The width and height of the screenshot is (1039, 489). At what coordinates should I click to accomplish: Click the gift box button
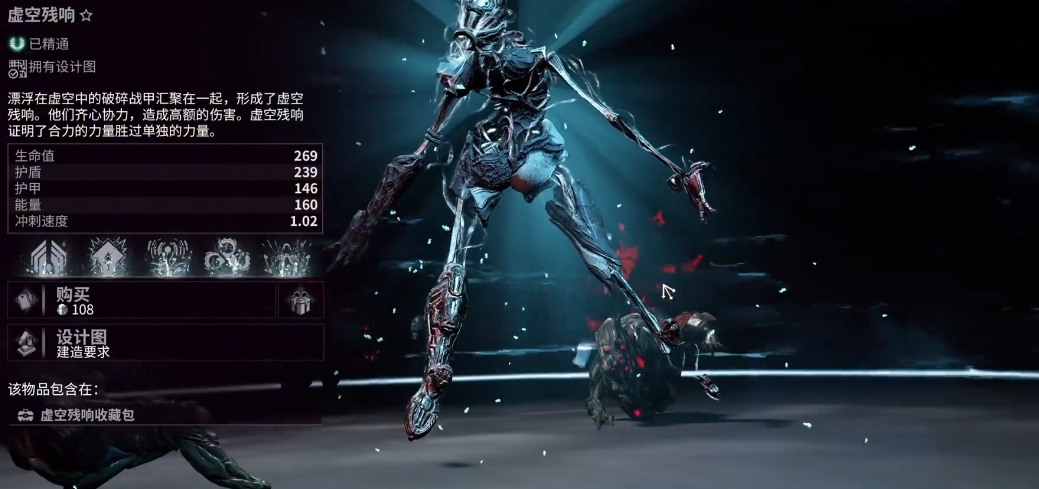[x=301, y=300]
